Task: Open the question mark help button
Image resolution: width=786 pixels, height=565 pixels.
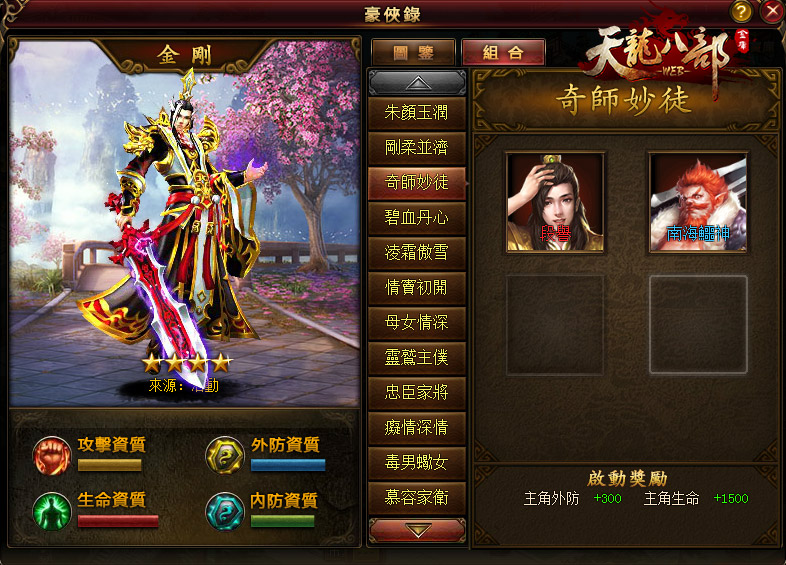Action: coord(741,12)
